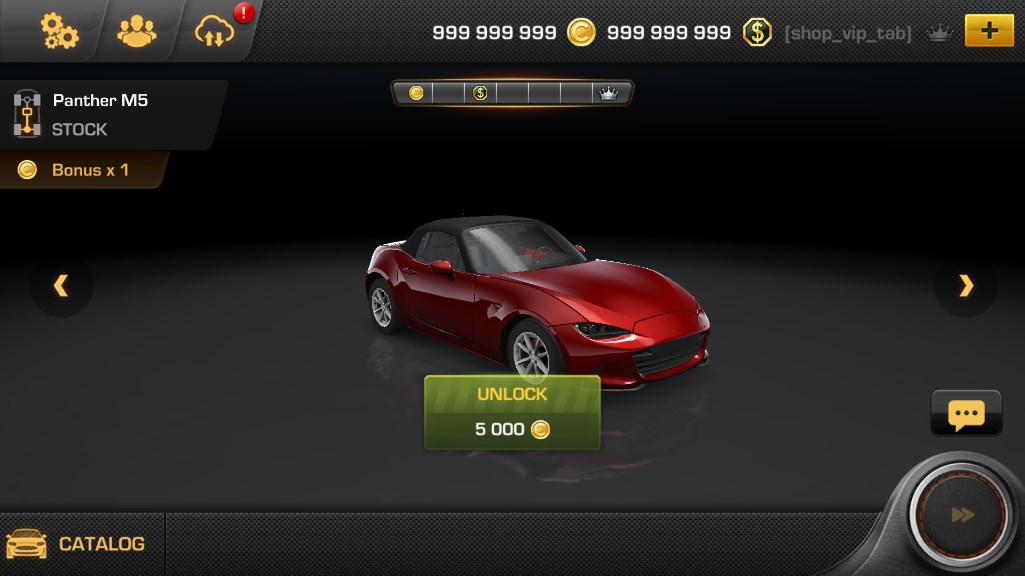Show the next car with right arrow
This screenshot has width=1025, height=576.
965,287
